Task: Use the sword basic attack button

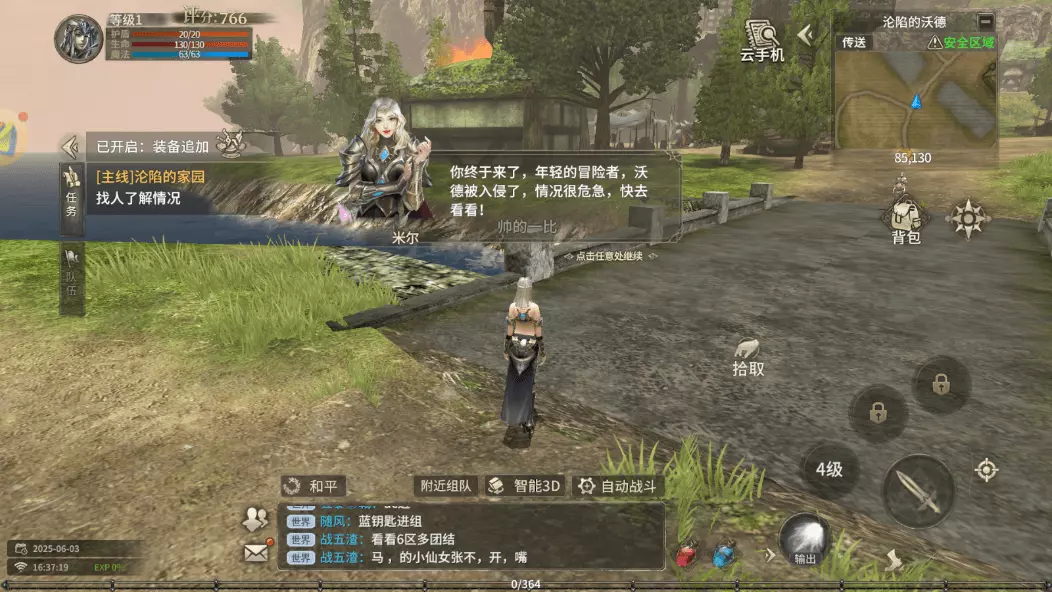Action: point(918,490)
